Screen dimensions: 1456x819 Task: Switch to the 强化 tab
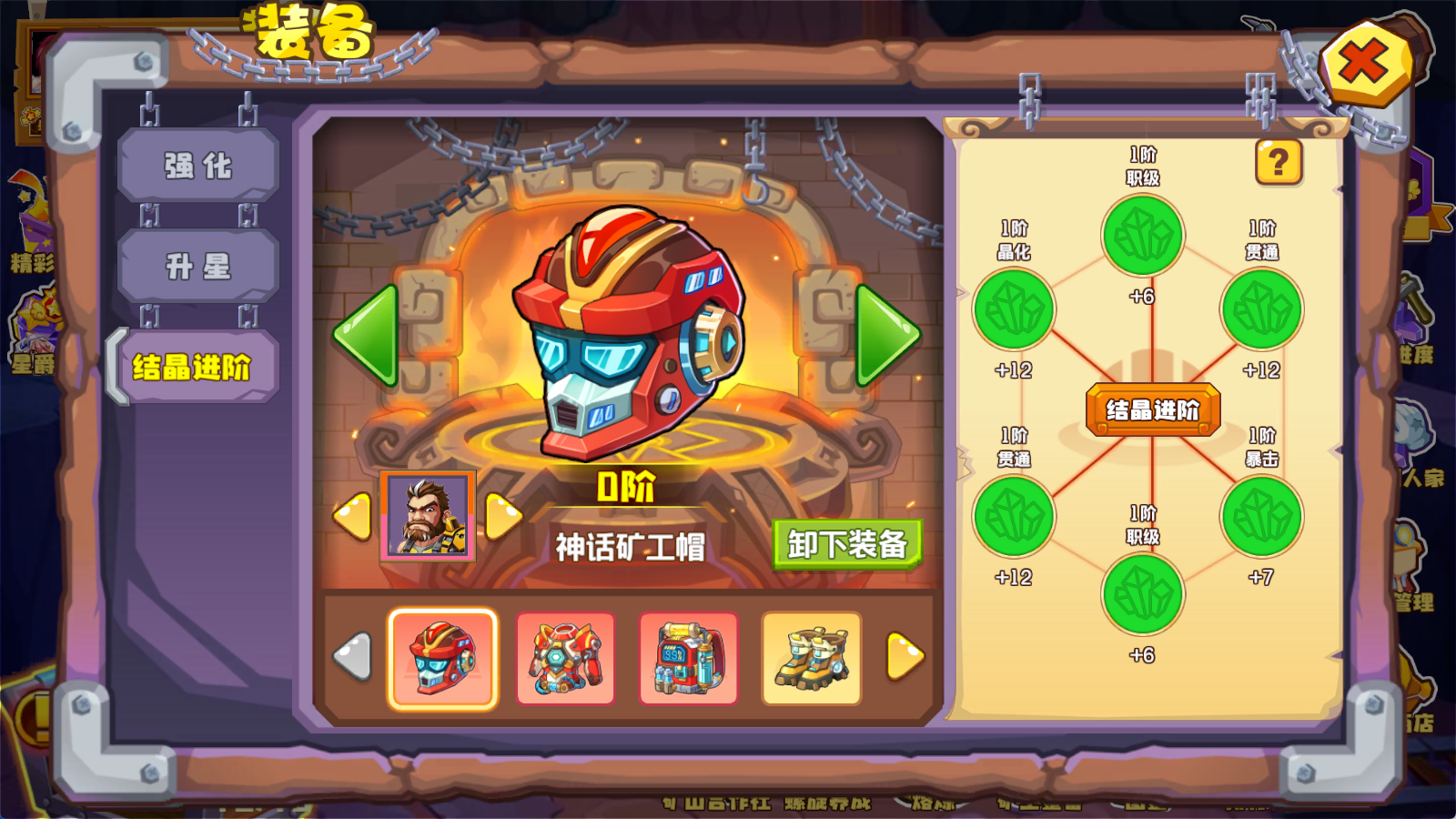point(197,166)
